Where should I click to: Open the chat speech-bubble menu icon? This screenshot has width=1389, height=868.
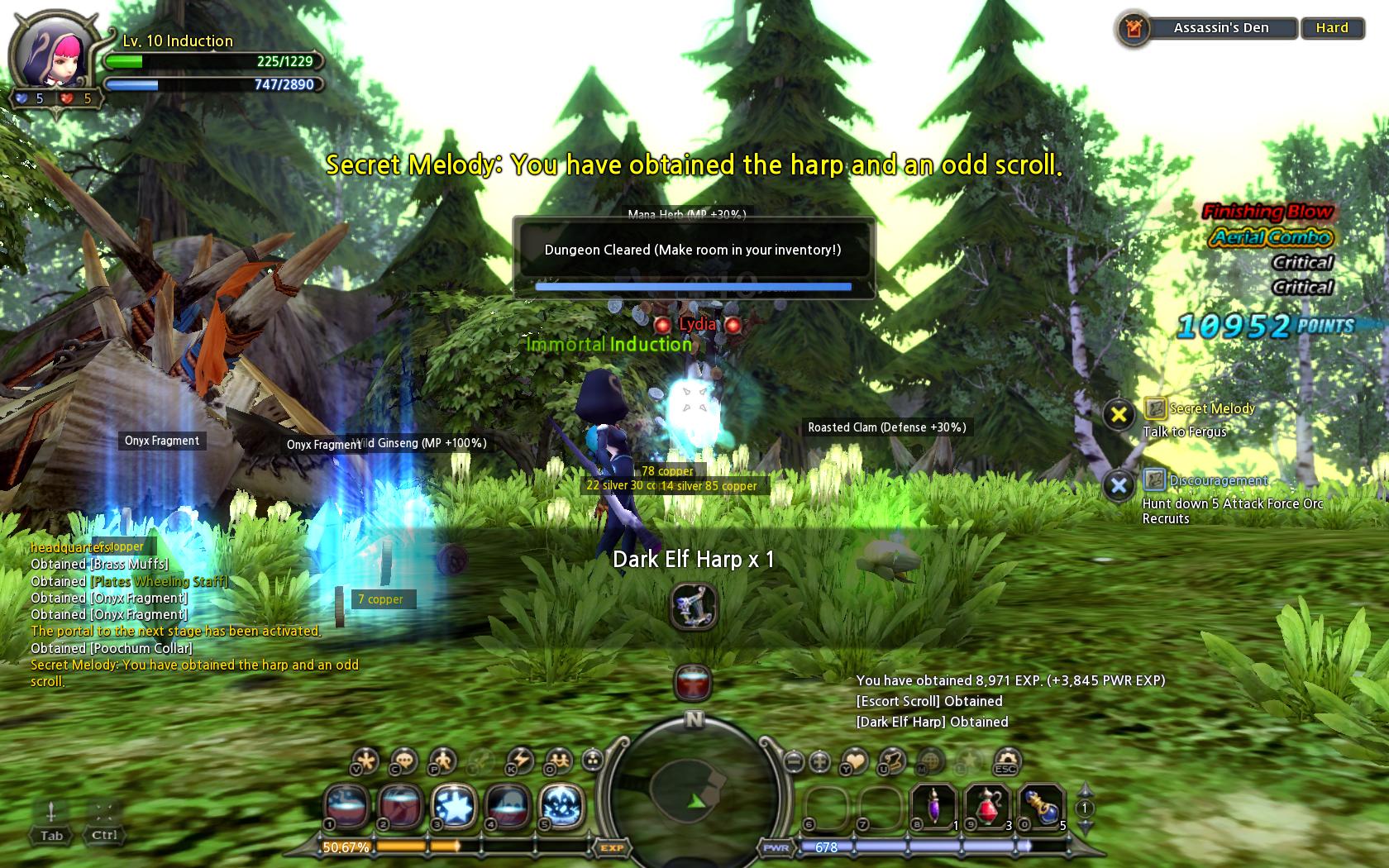pyautogui.click(x=403, y=760)
